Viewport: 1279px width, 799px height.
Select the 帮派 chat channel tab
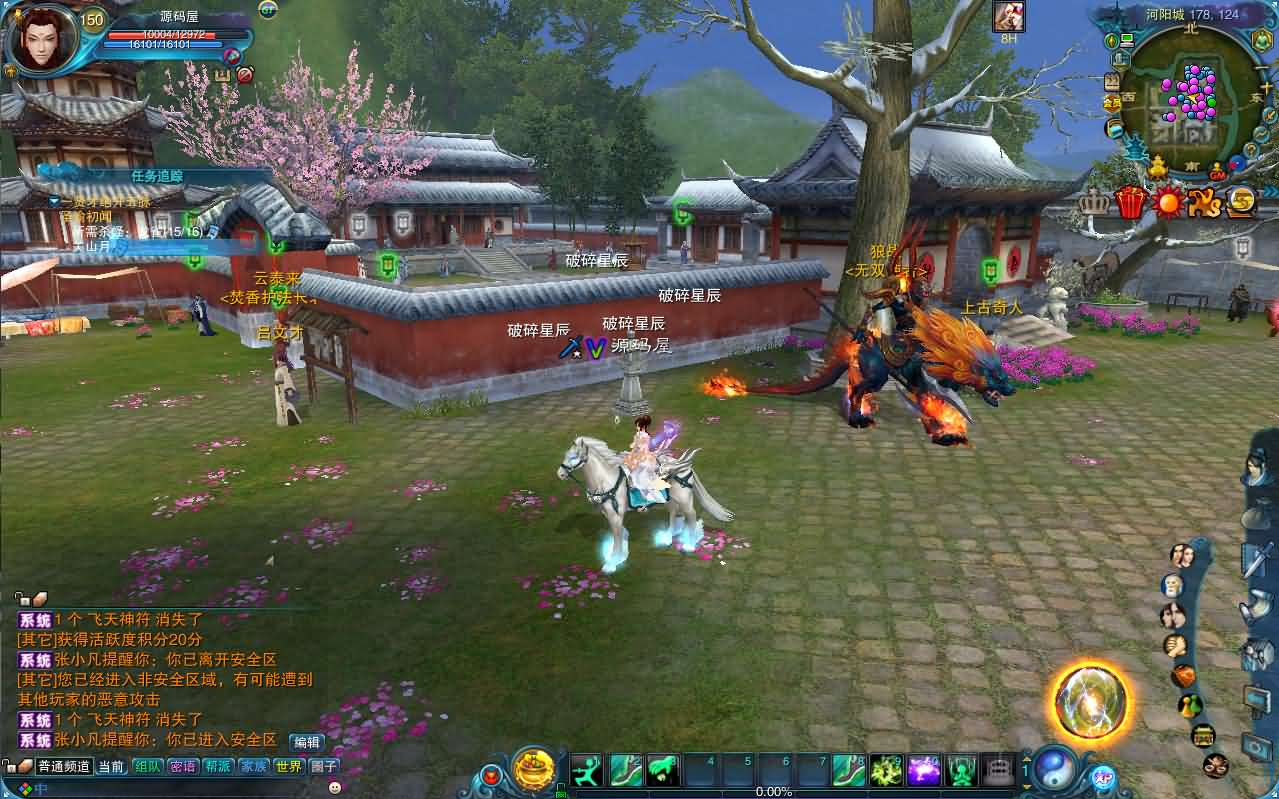click(x=217, y=767)
